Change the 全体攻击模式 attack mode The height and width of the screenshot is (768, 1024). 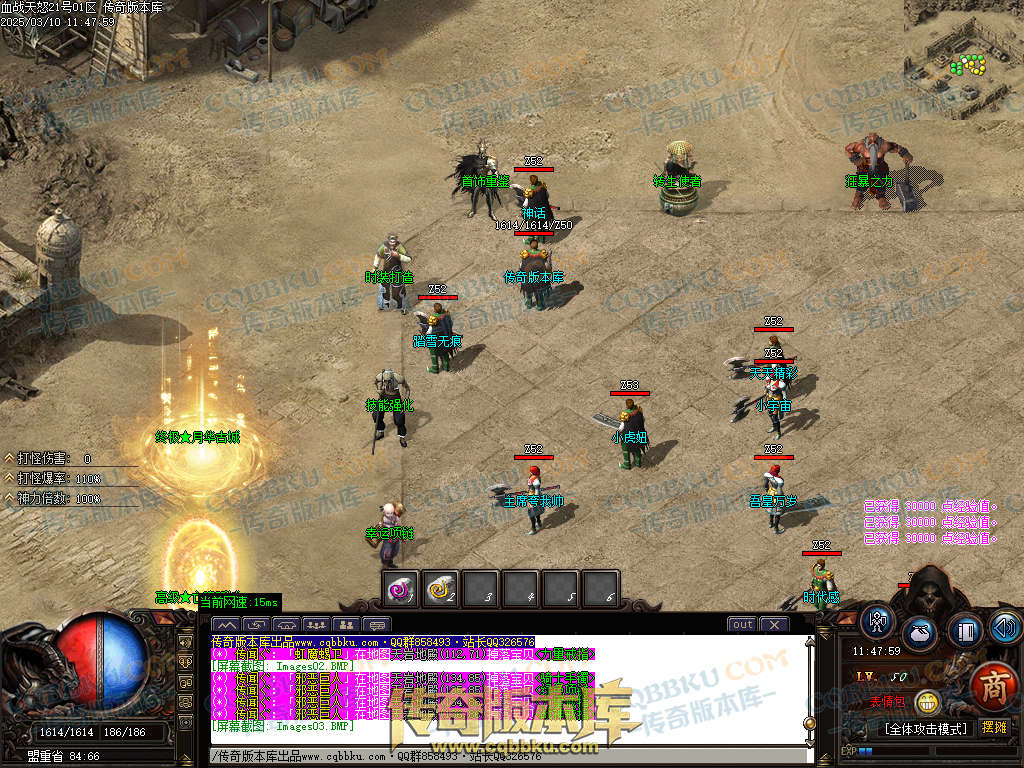coord(925,728)
